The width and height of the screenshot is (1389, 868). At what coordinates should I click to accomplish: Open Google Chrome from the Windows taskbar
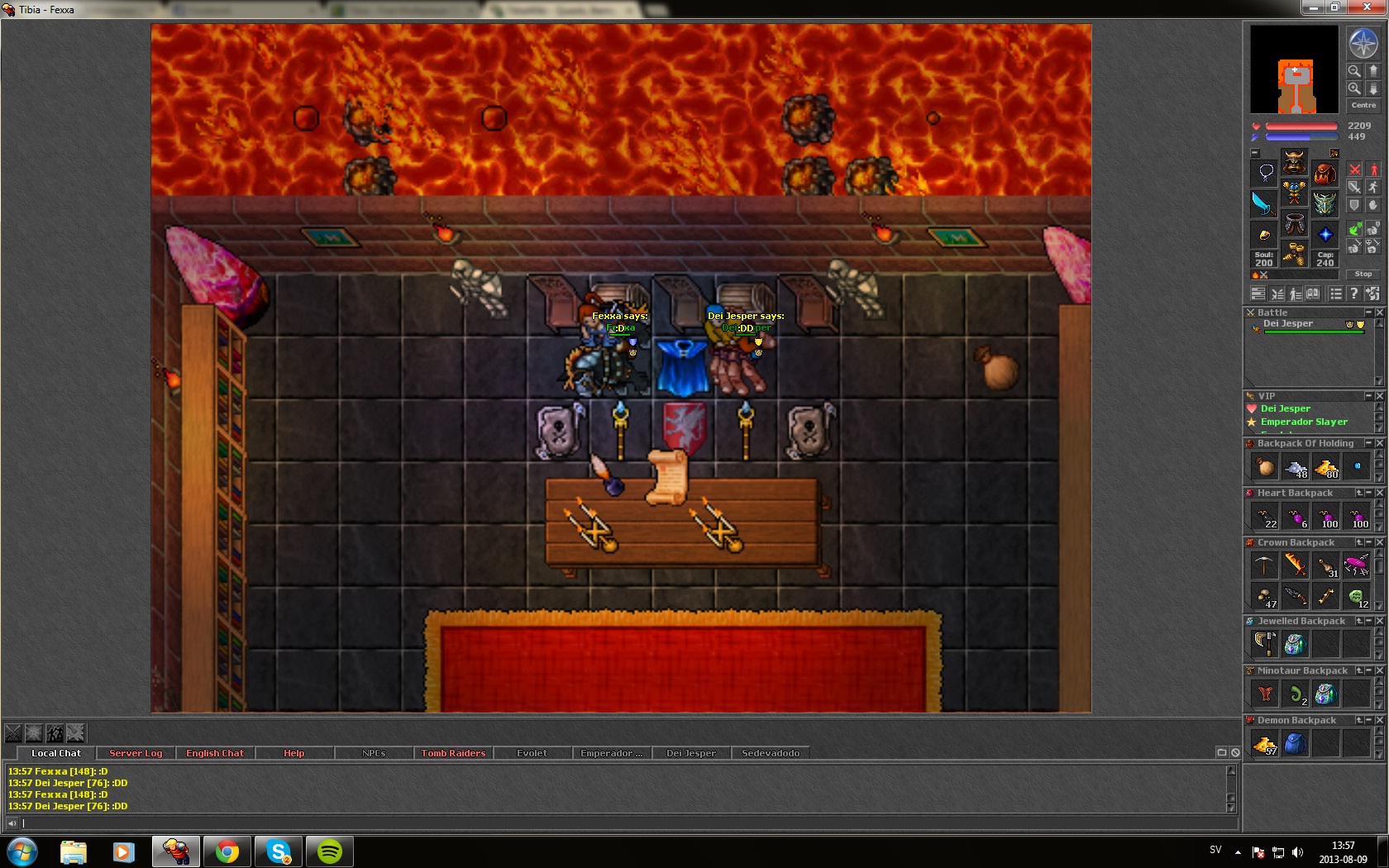pos(227,851)
